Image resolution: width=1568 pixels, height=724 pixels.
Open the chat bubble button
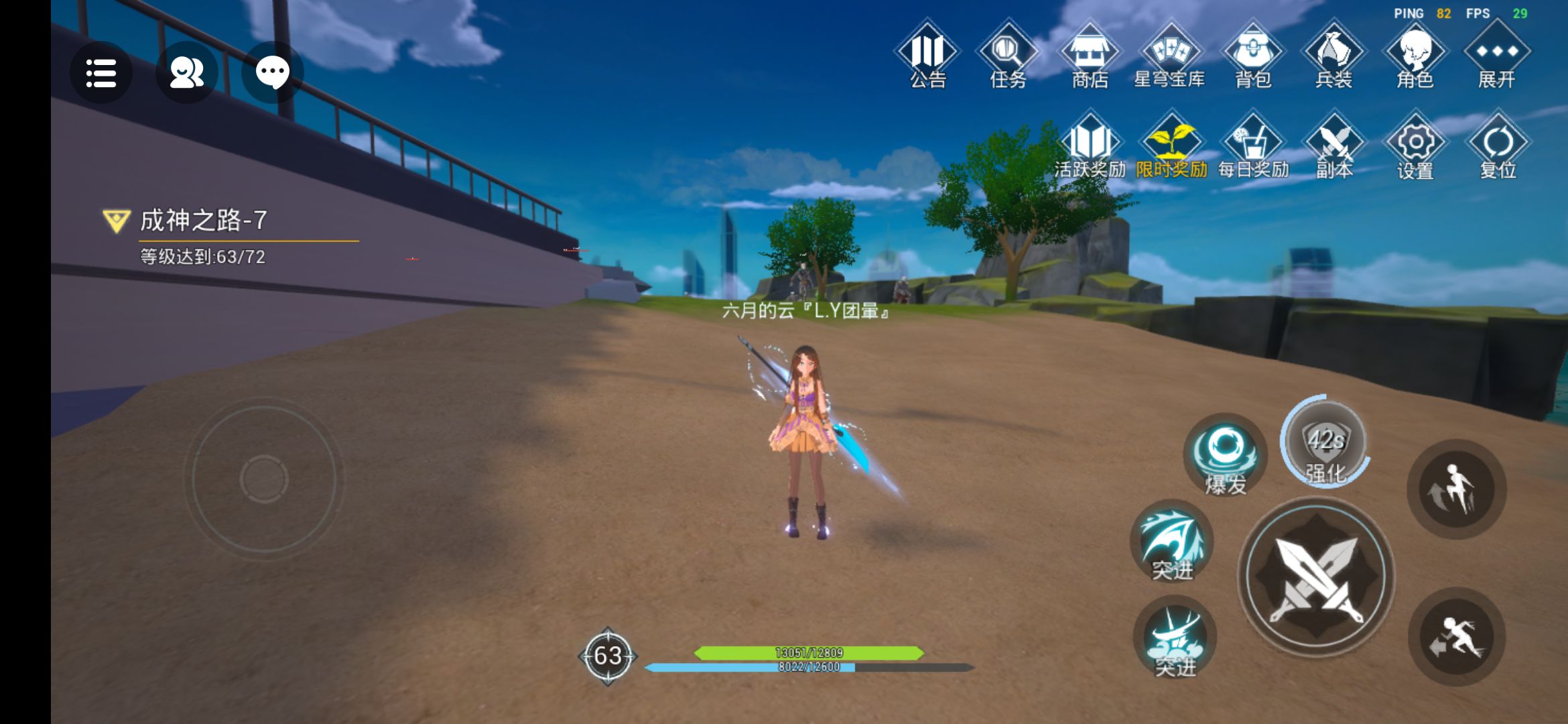pos(272,72)
